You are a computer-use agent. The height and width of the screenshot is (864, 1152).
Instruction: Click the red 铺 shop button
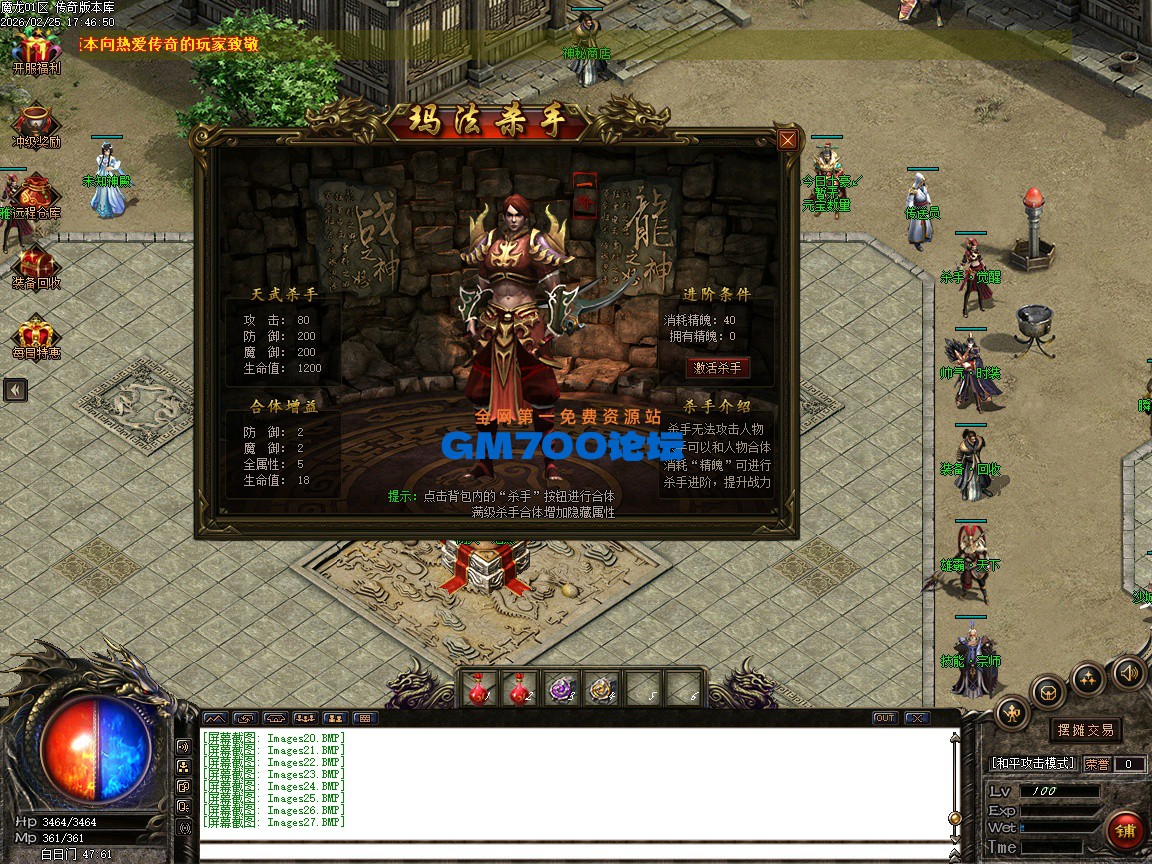(x=1126, y=831)
